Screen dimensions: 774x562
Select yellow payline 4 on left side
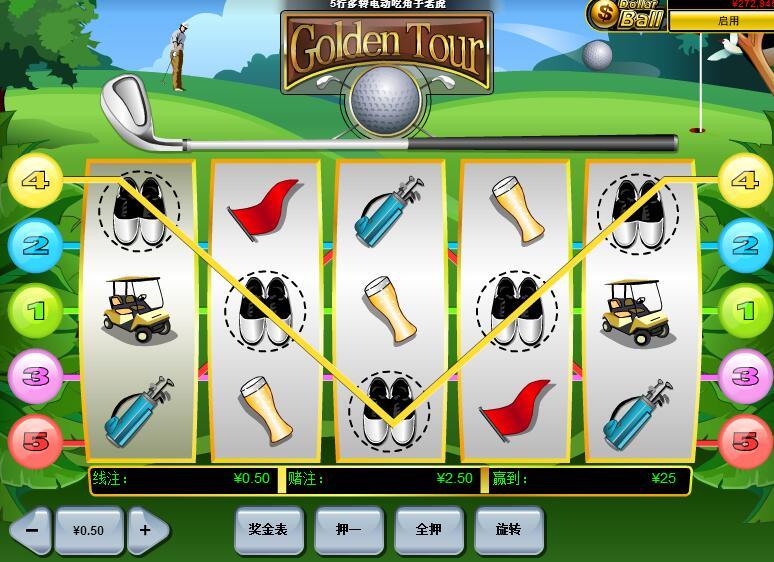[35, 181]
